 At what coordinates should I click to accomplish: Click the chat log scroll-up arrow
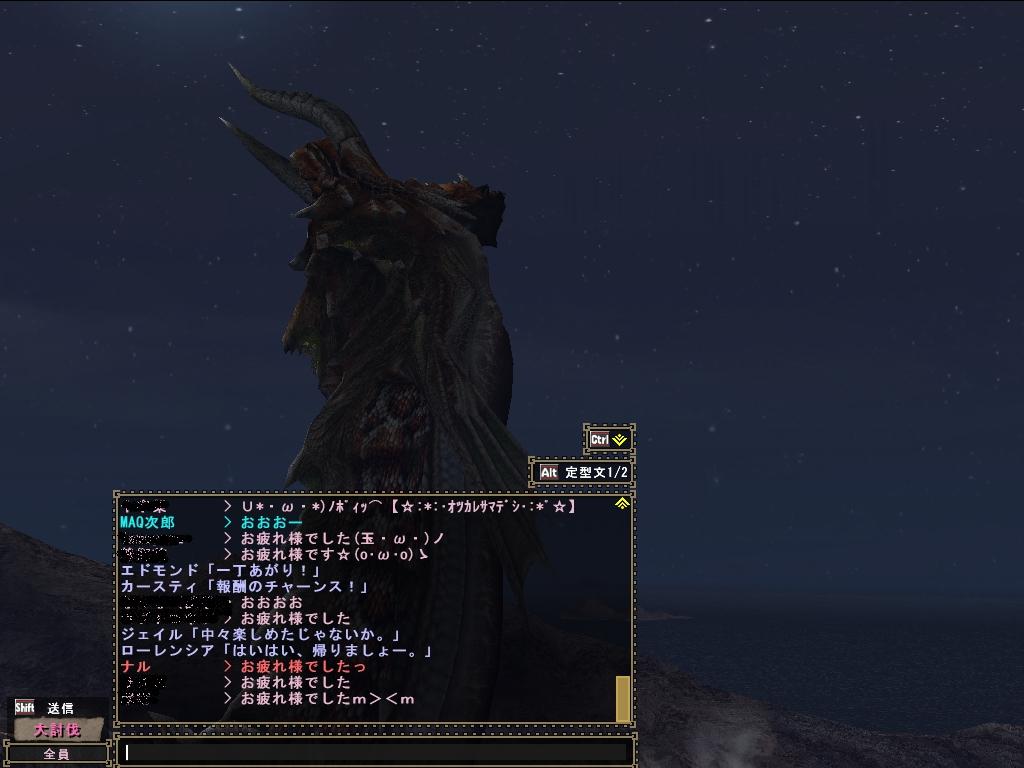[x=622, y=503]
